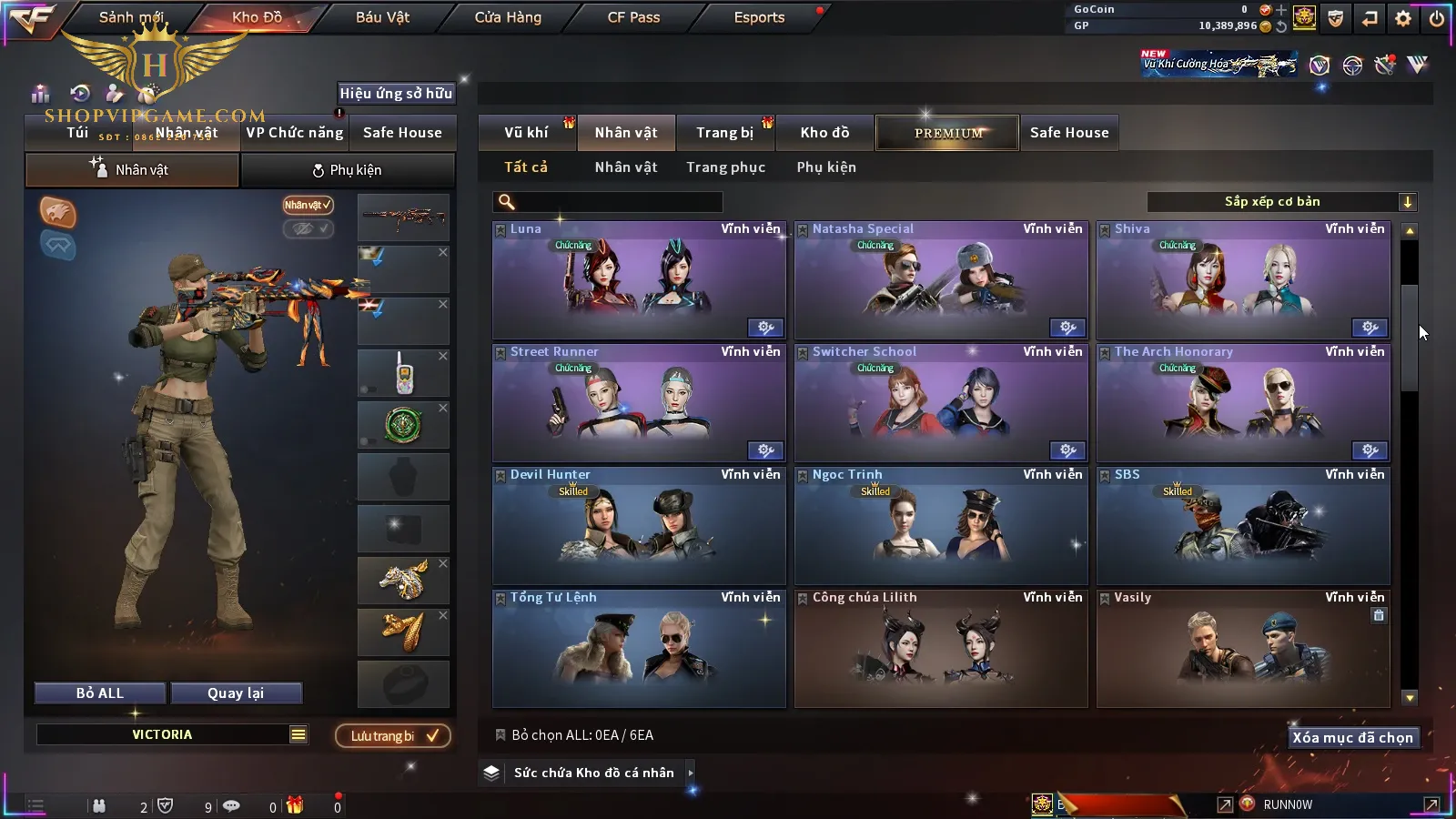Click the Quay lại button
This screenshot has height=819, width=1456.
[x=236, y=693]
